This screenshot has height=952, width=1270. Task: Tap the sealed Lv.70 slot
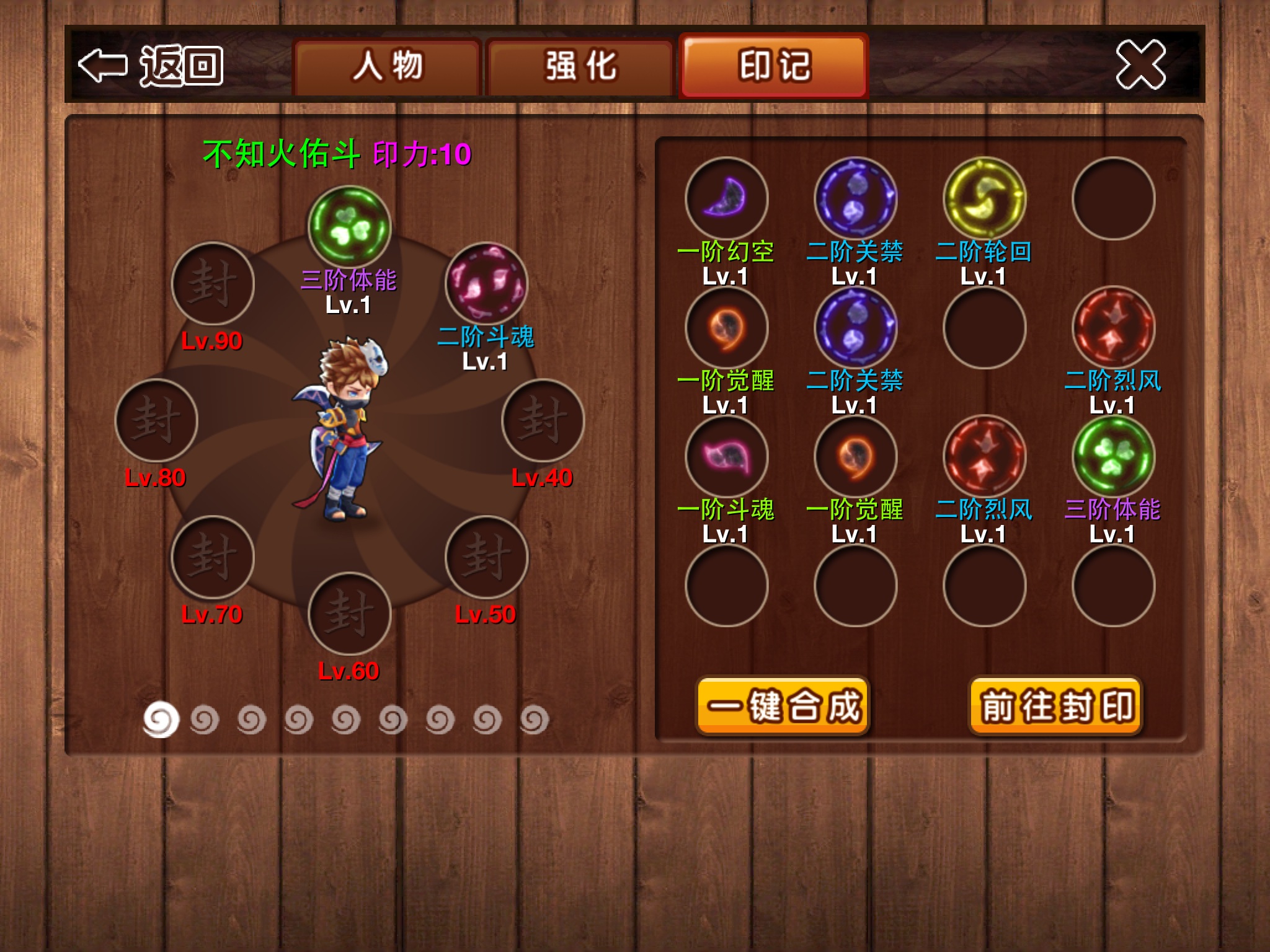click(213, 557)
